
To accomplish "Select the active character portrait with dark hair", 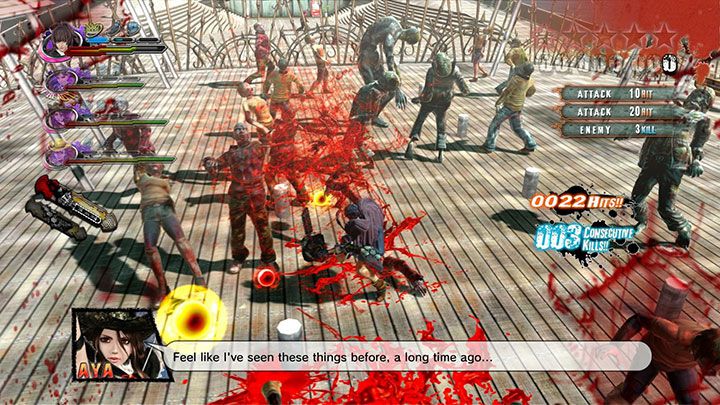I will [x=59, y=40].
